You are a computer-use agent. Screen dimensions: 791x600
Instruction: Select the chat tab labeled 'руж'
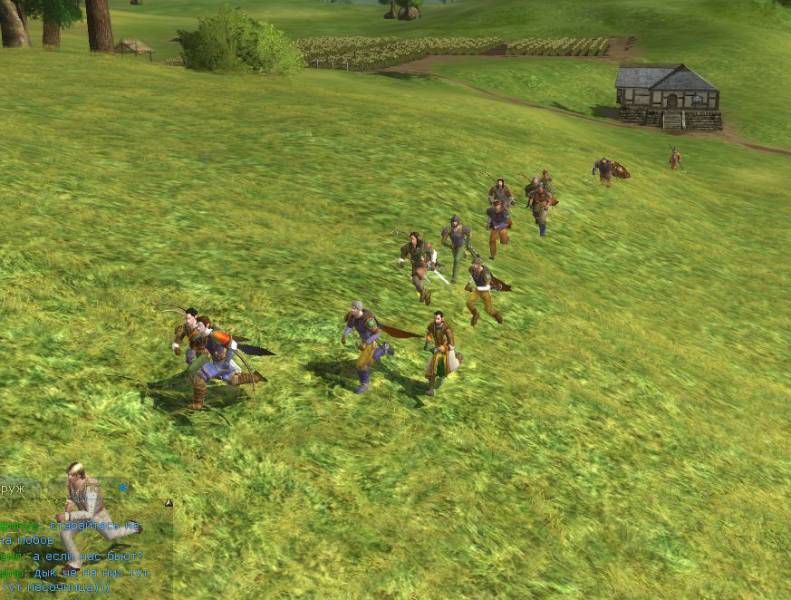pos(14,489)
